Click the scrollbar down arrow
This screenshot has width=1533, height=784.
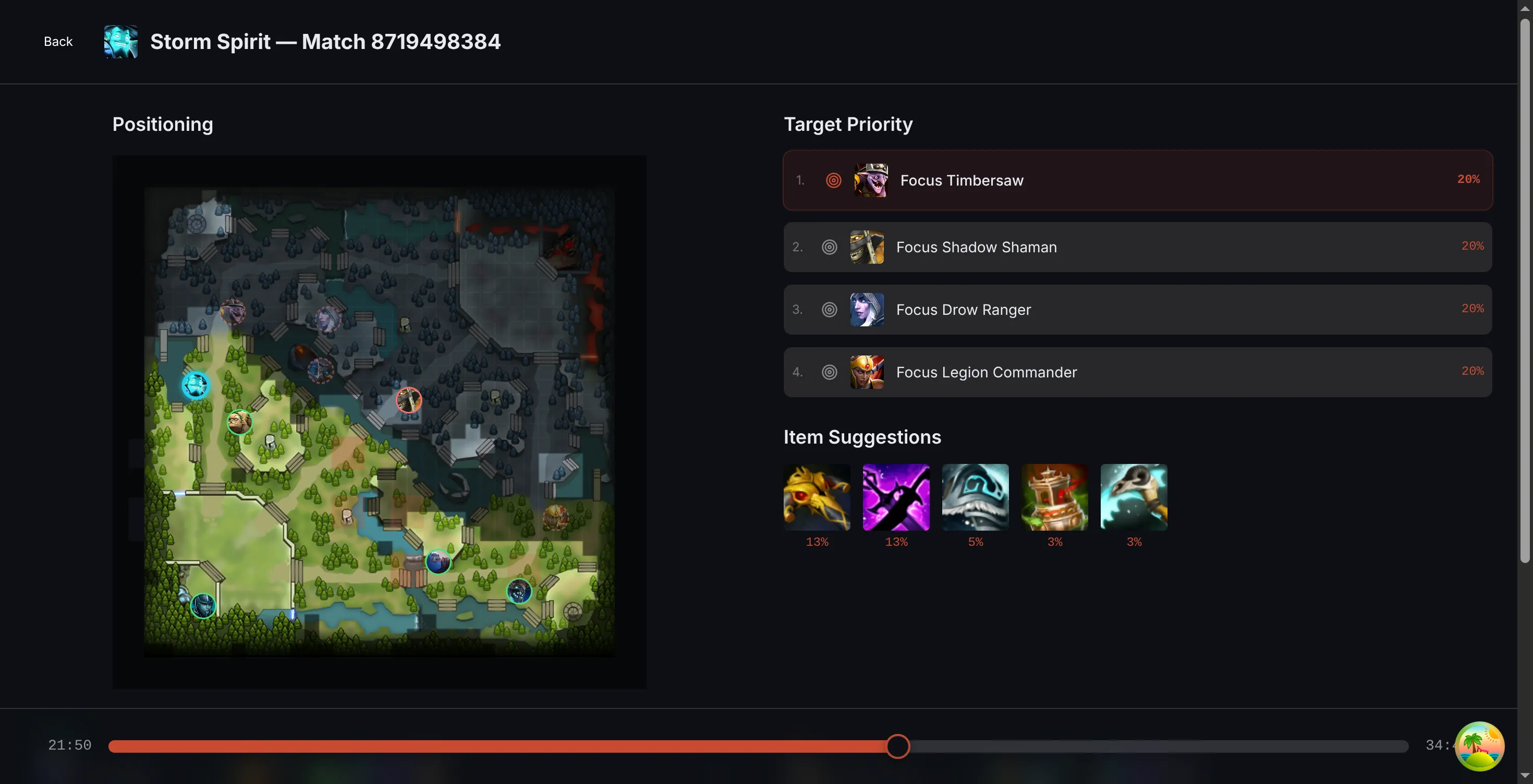(1526, 776)
